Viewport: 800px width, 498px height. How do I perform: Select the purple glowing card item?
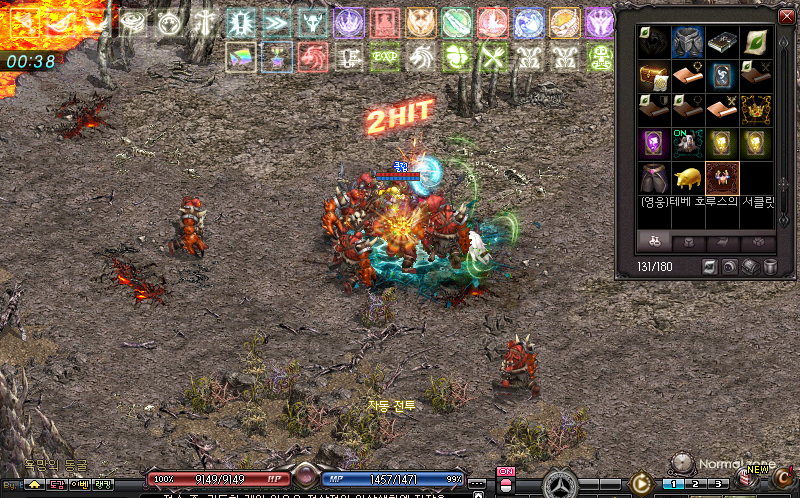(x=654, y=143)
